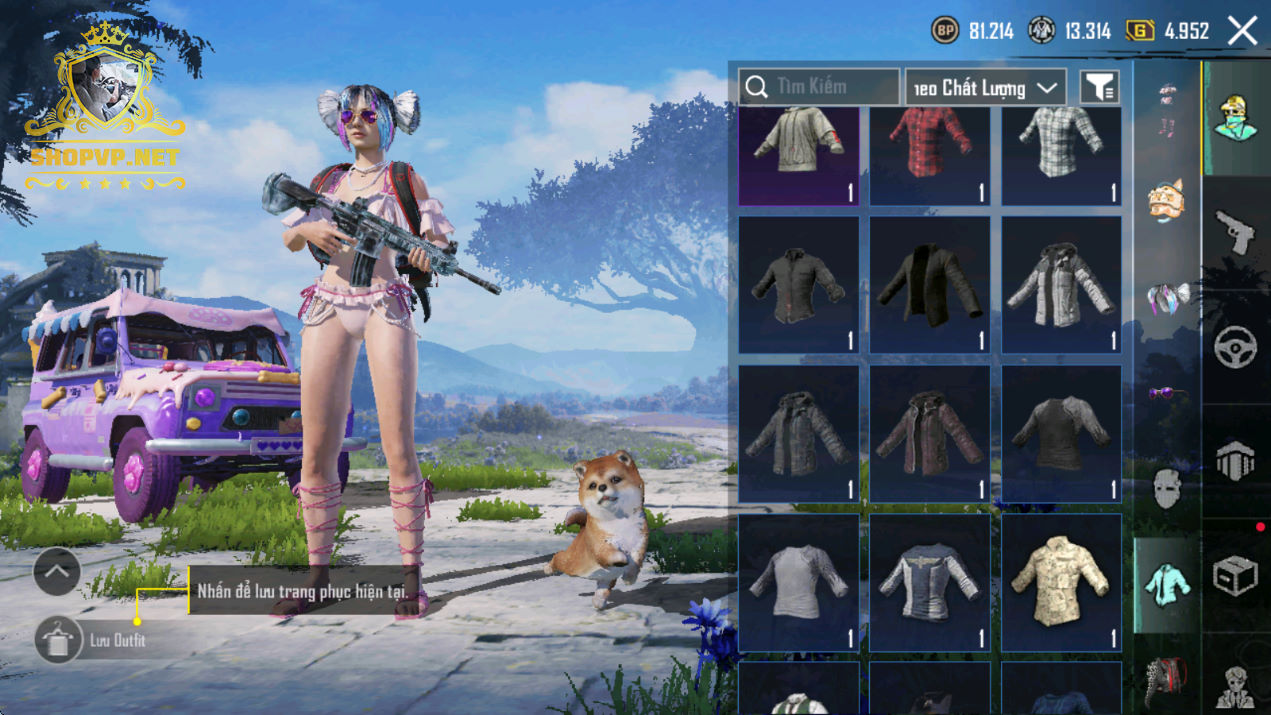Pick the beige camo shirt item
This screenshot has height=715, width=1271.
point(1061,582)
